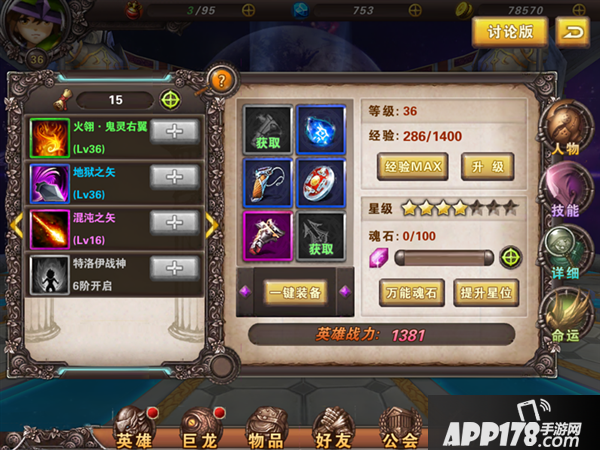This screenshot has width=600, height=450.
Task: Click 提升星位 to raise star rank
Action: (485, 294)
